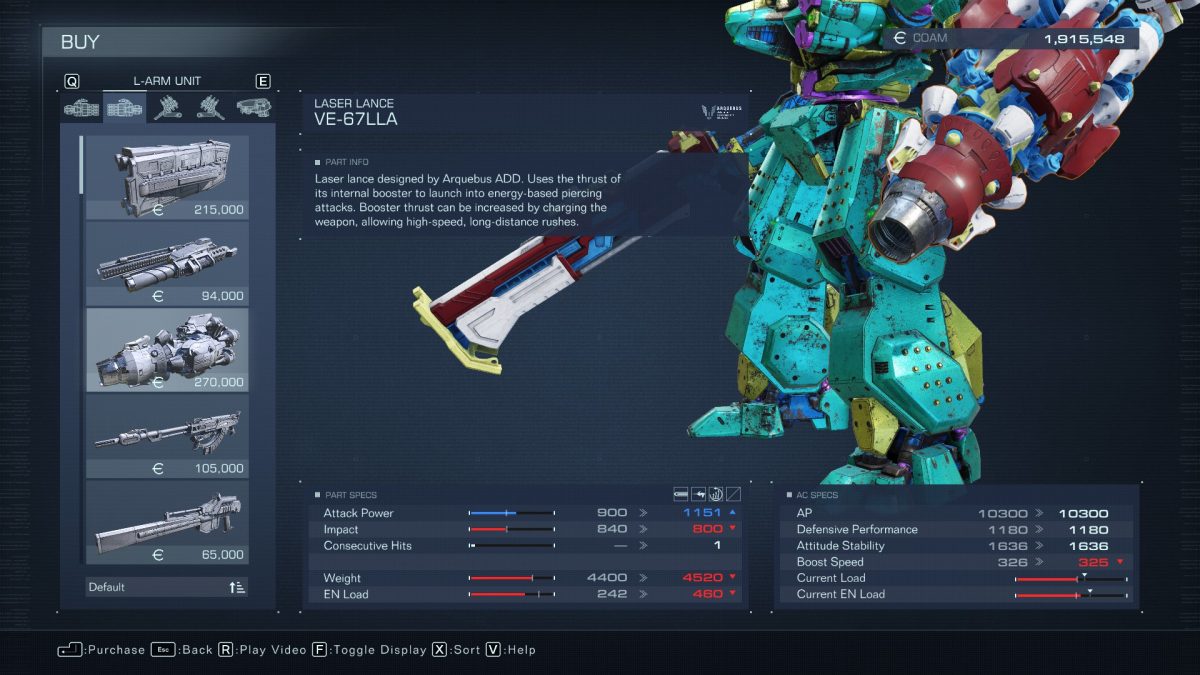The width and height of the screenshot is (1200, 675).
Task: Click the highlighted L-Arm Unit category tab
Action: pos(124,107)
